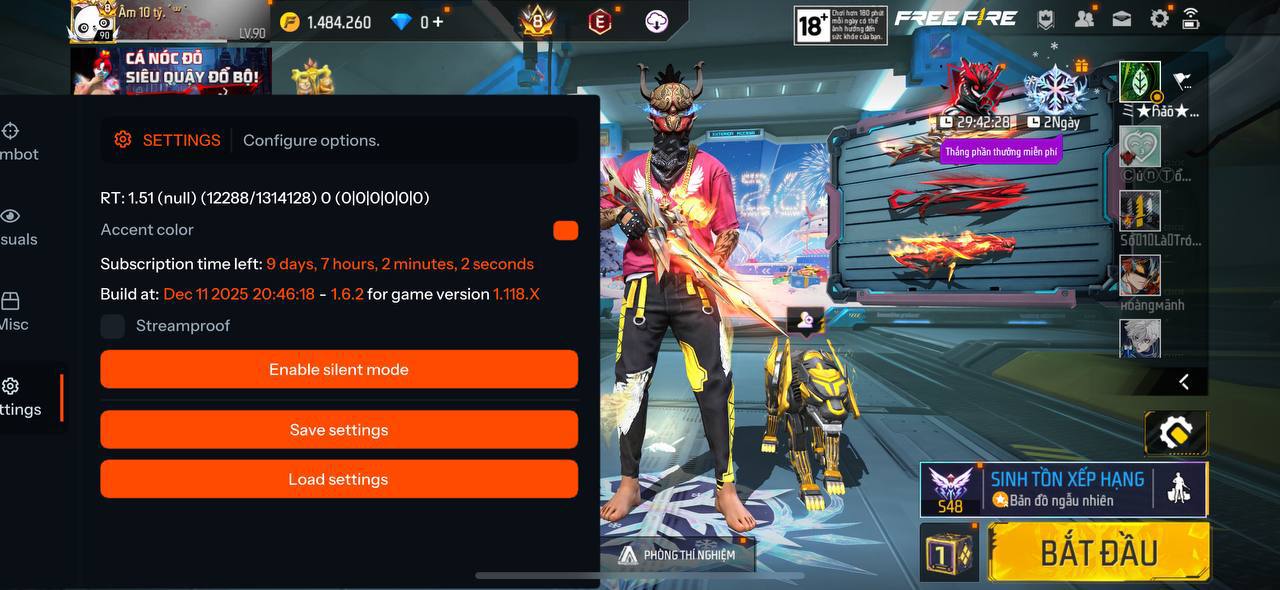
Task: Open the player profile panda avatar
Action: pyautogui.click(x=92, y=22)
